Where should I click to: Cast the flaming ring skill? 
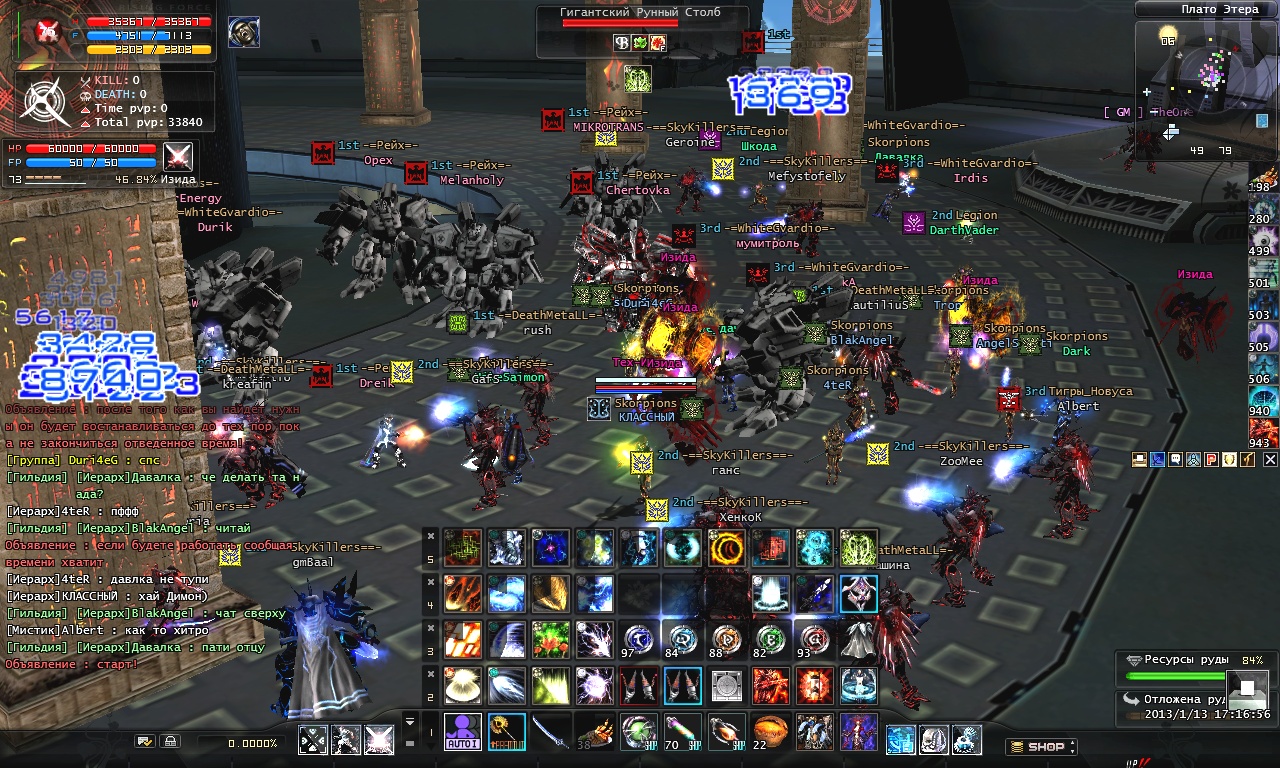(x=726, y=547)
